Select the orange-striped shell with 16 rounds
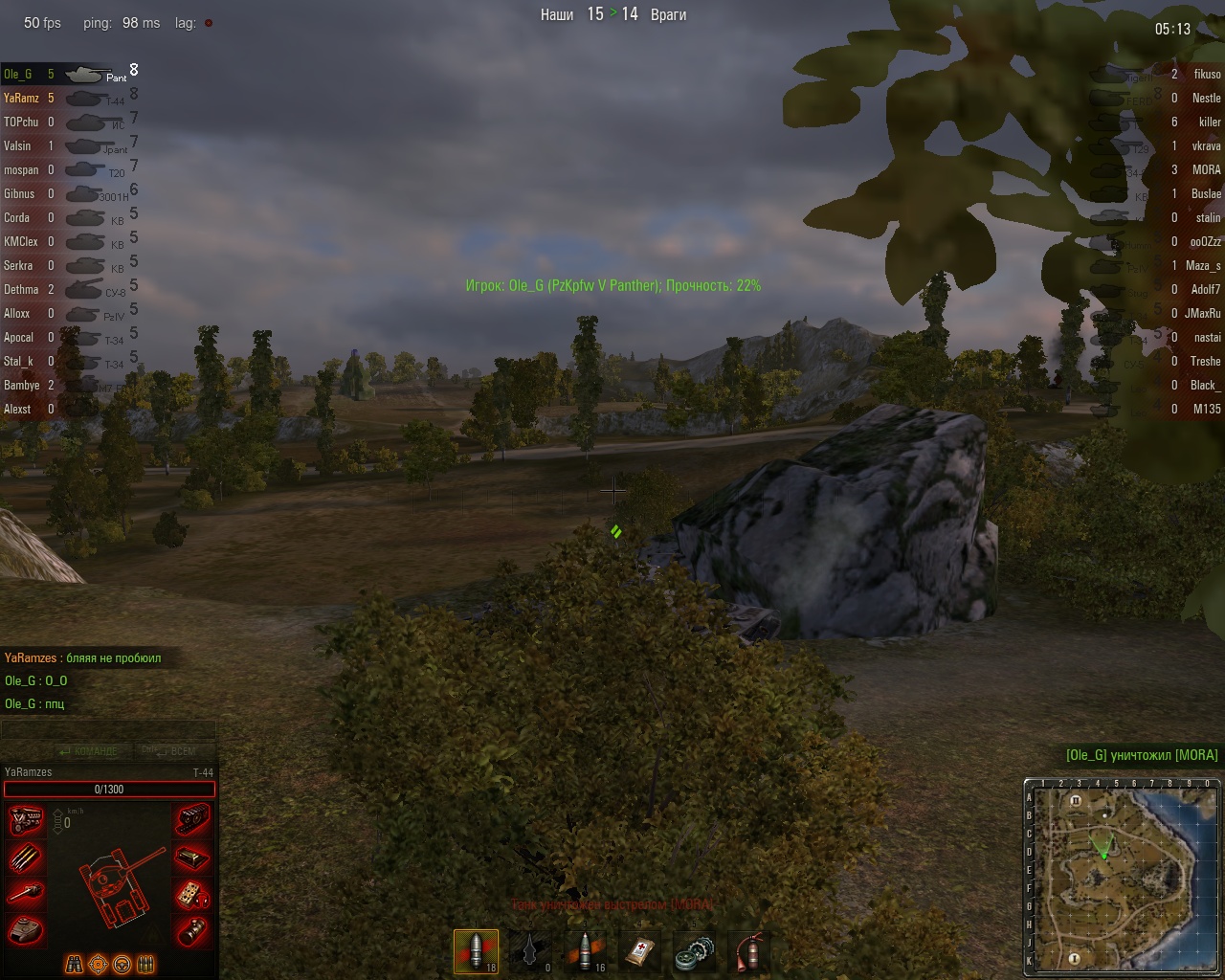Viewport: 1225px width, 980px height. (x=586, y=951)
